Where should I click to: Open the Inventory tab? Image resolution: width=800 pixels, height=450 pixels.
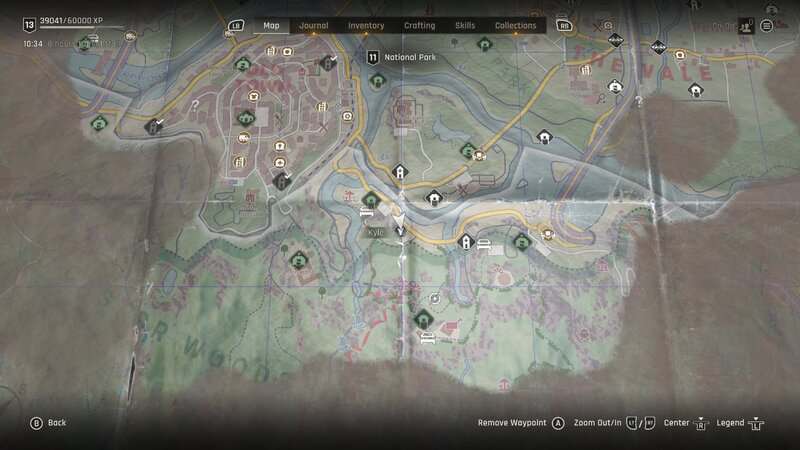click(x=366, y=26)
